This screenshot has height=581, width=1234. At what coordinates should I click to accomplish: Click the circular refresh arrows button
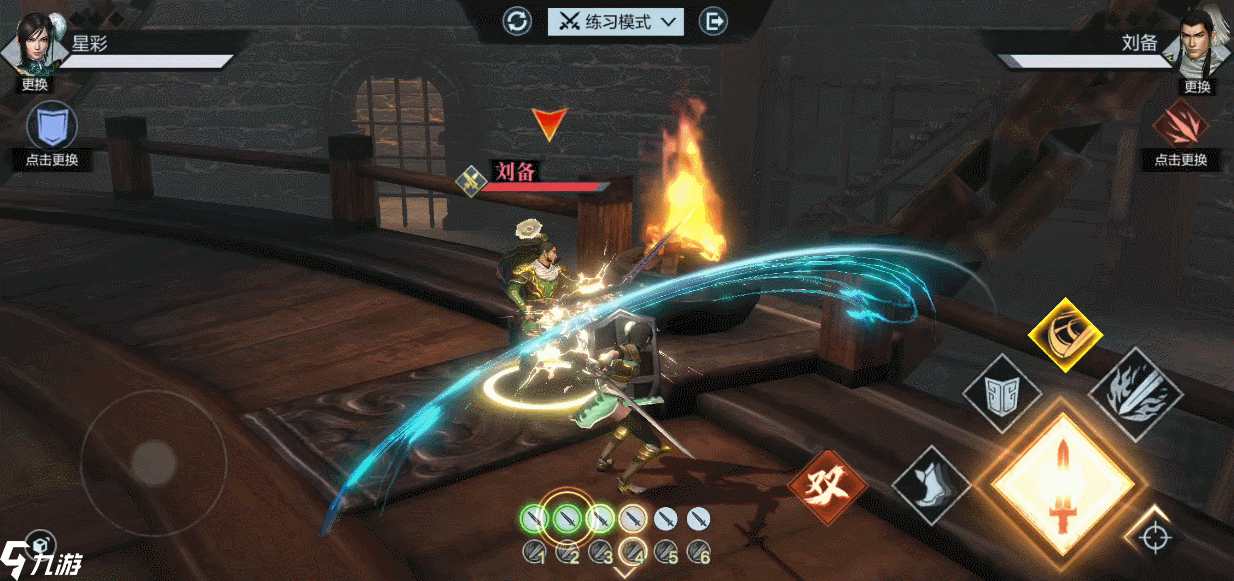pyautogui.click(x=517, y=21)
